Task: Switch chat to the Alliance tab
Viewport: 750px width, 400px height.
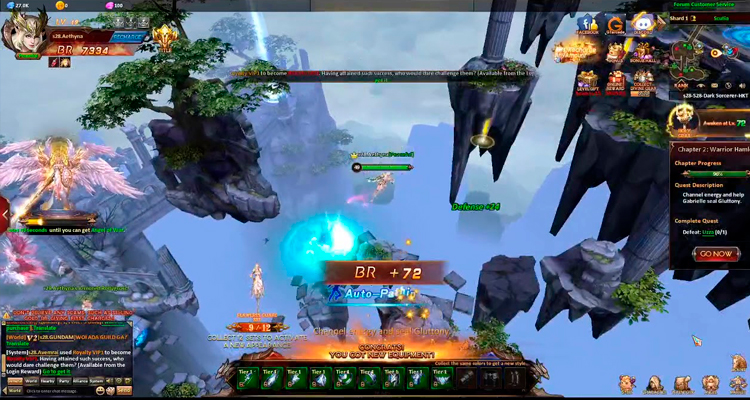Action: tap(82, 381)
